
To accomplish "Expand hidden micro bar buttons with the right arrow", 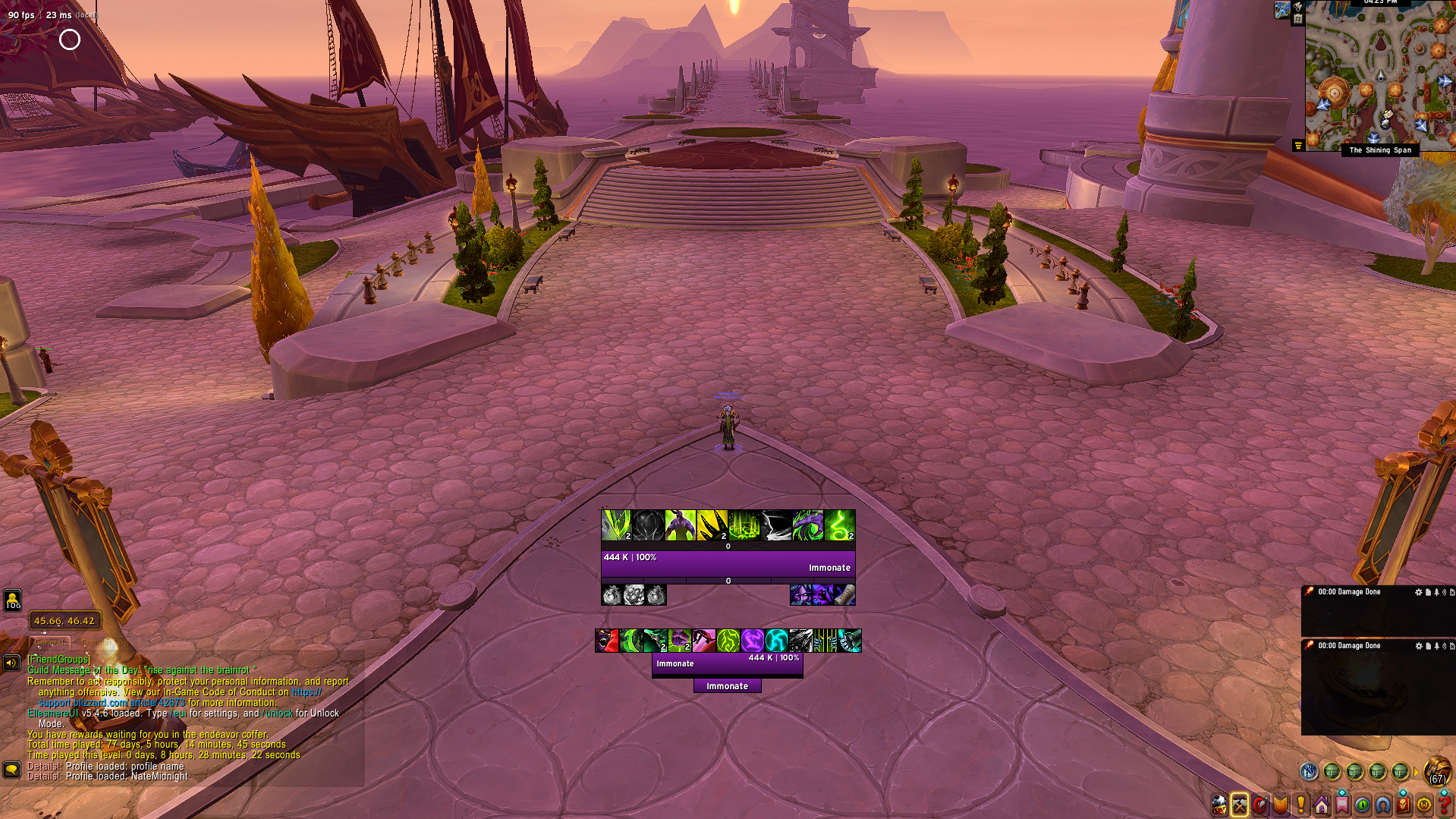I will click(1416, 770).
